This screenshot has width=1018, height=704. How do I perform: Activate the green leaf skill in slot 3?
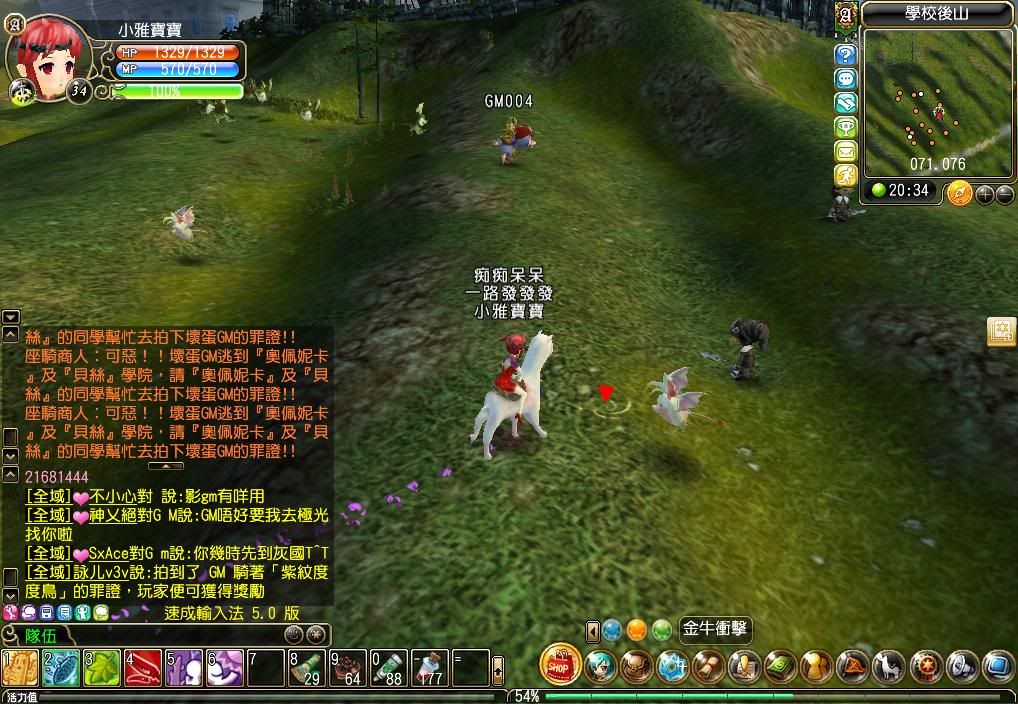(x=102, y=668)
